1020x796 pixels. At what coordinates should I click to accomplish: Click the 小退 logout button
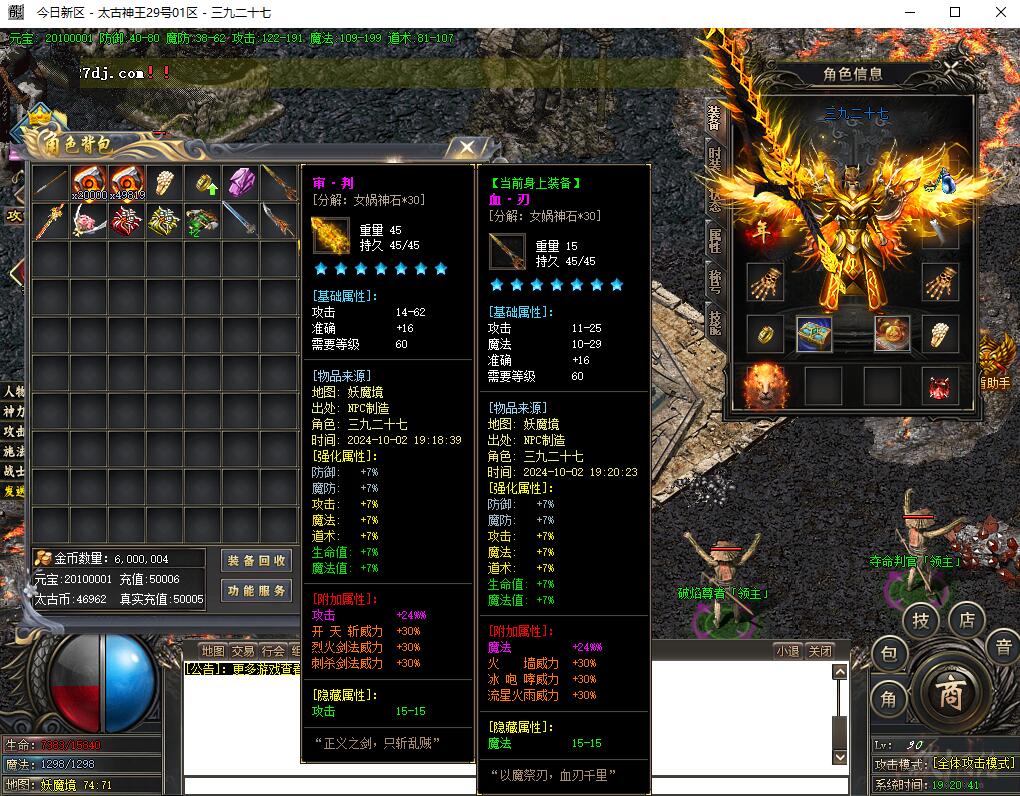point(787,651)
